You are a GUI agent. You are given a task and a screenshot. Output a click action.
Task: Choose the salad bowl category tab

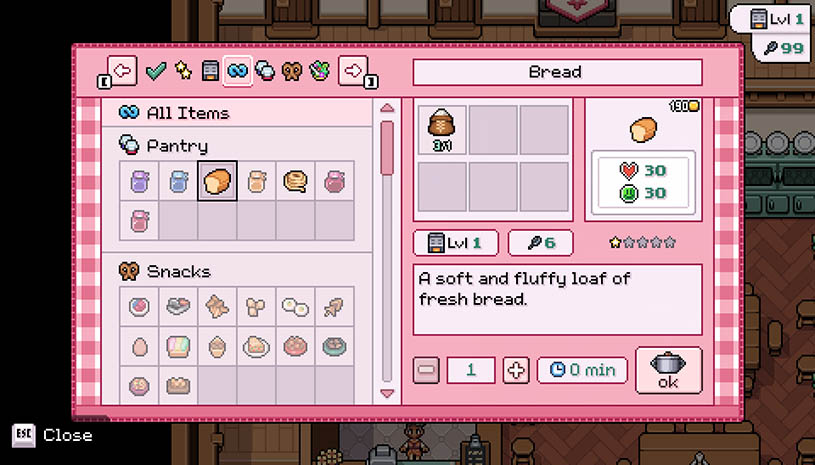[x=319, y=71]
